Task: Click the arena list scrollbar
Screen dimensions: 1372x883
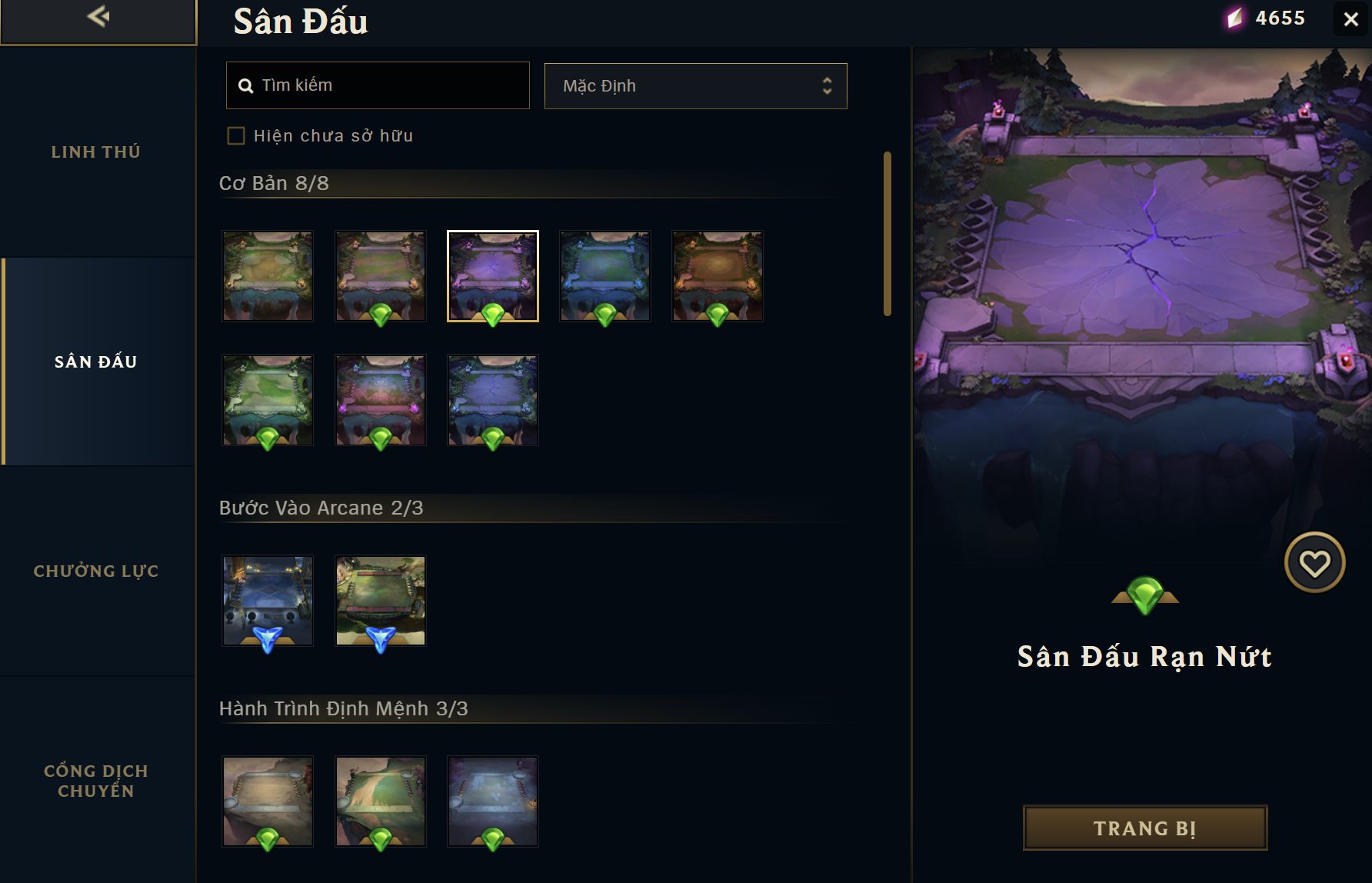Action: click(x=887, y=234)
